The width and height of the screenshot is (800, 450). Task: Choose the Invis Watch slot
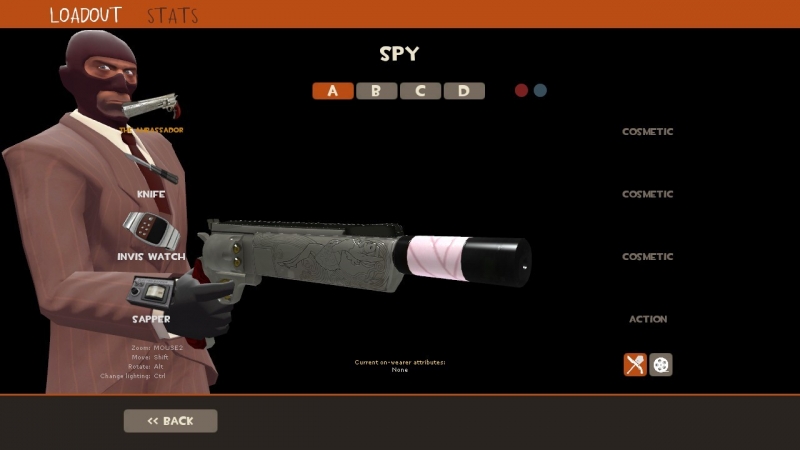pyautogui.click(x=151, y=257)
